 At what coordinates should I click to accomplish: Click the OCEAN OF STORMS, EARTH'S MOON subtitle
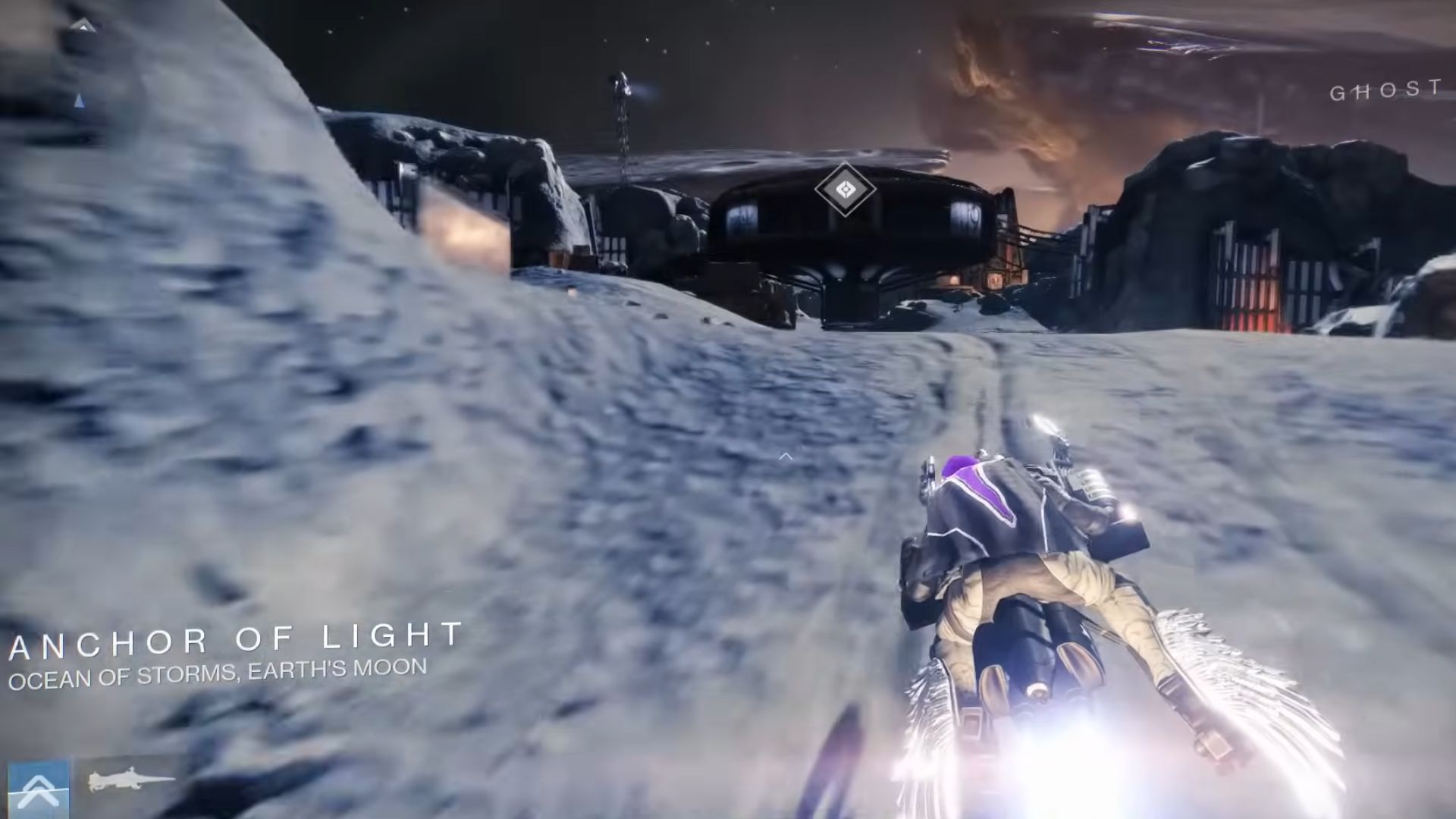pos(215,670)
